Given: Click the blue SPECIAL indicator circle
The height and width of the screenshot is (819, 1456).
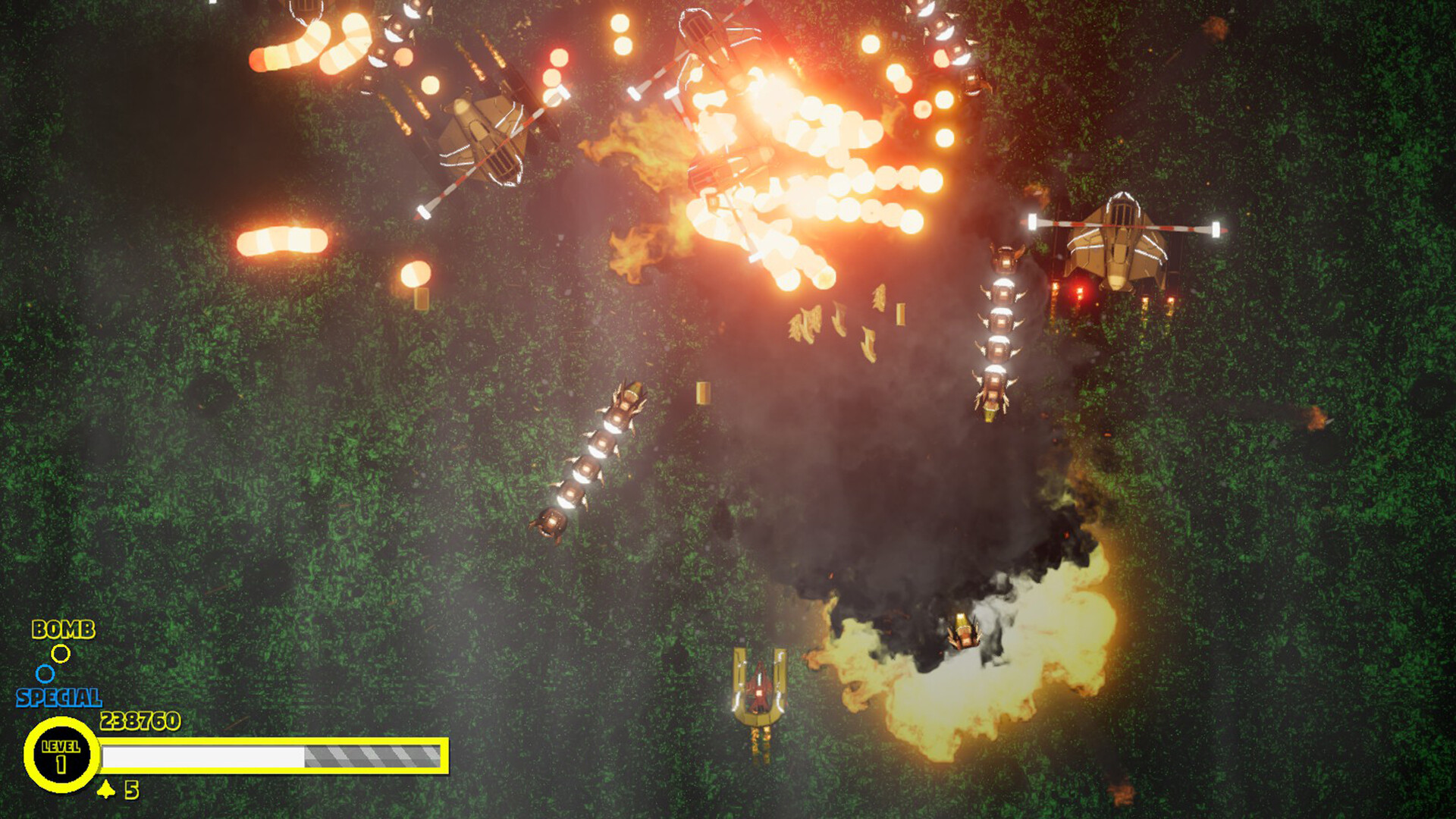Looking at the screenshot, I should tap(45, 673).
